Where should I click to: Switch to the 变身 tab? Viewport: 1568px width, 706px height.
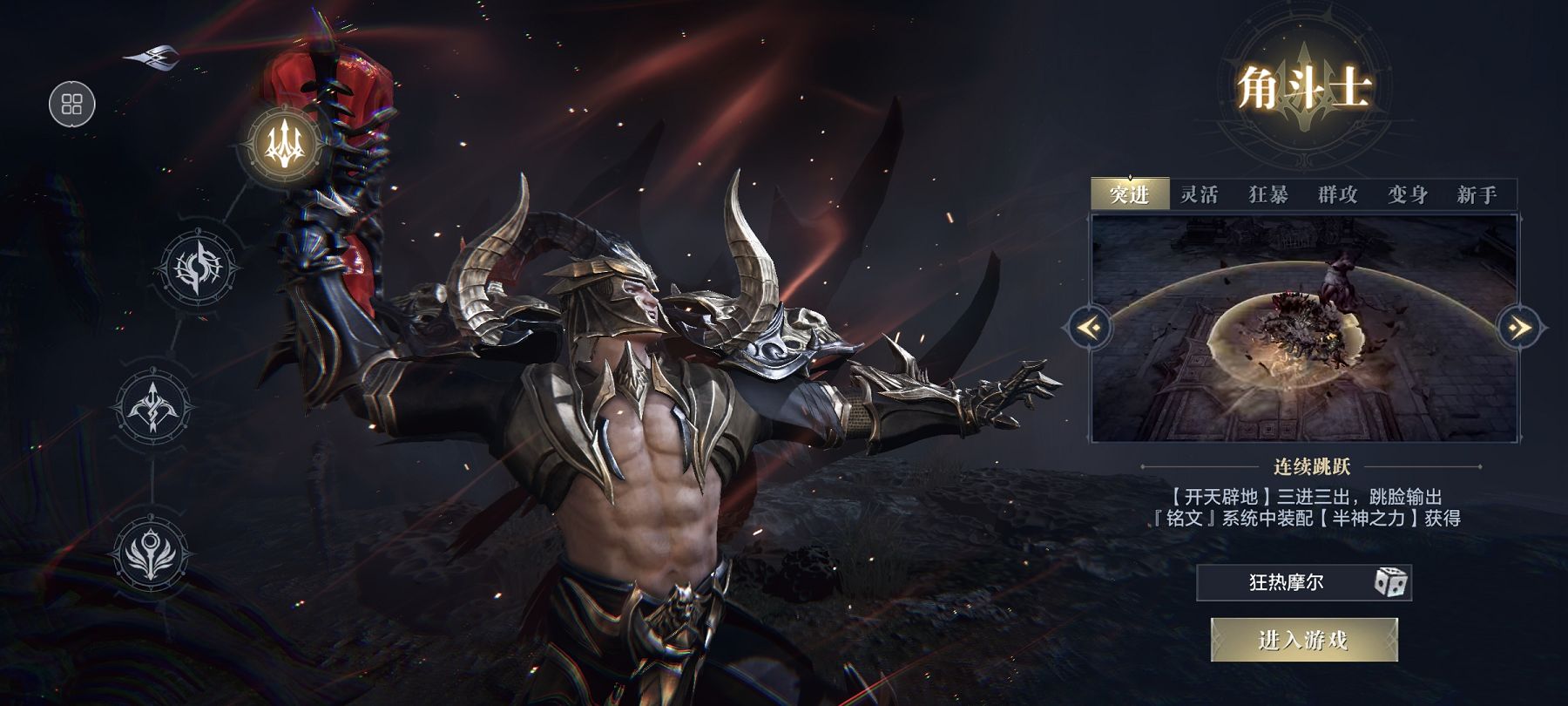[x=1408, y=194]
